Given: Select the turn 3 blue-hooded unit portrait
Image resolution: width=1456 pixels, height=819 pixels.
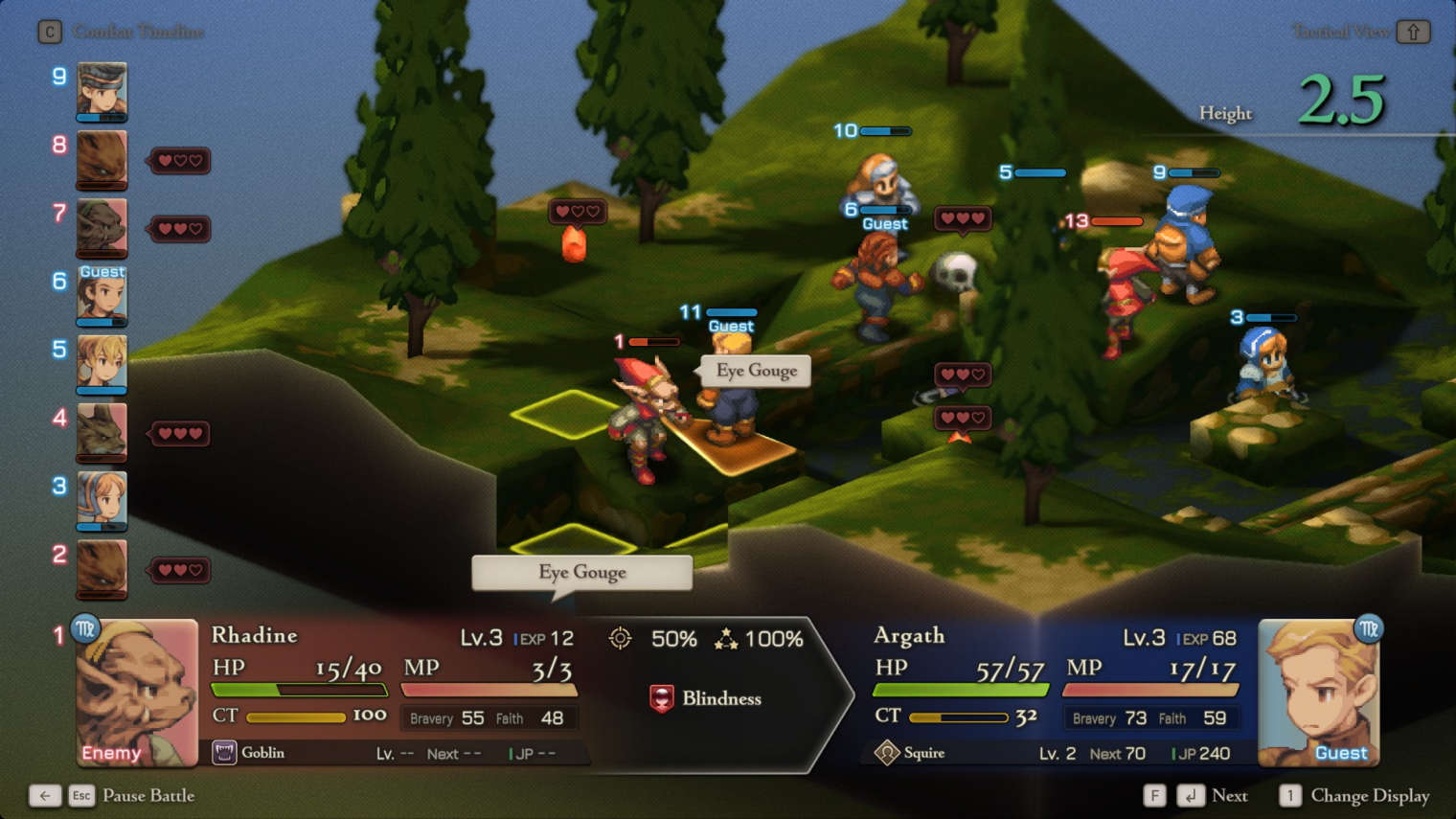Looking at the screenshot, I should (102, 500).
